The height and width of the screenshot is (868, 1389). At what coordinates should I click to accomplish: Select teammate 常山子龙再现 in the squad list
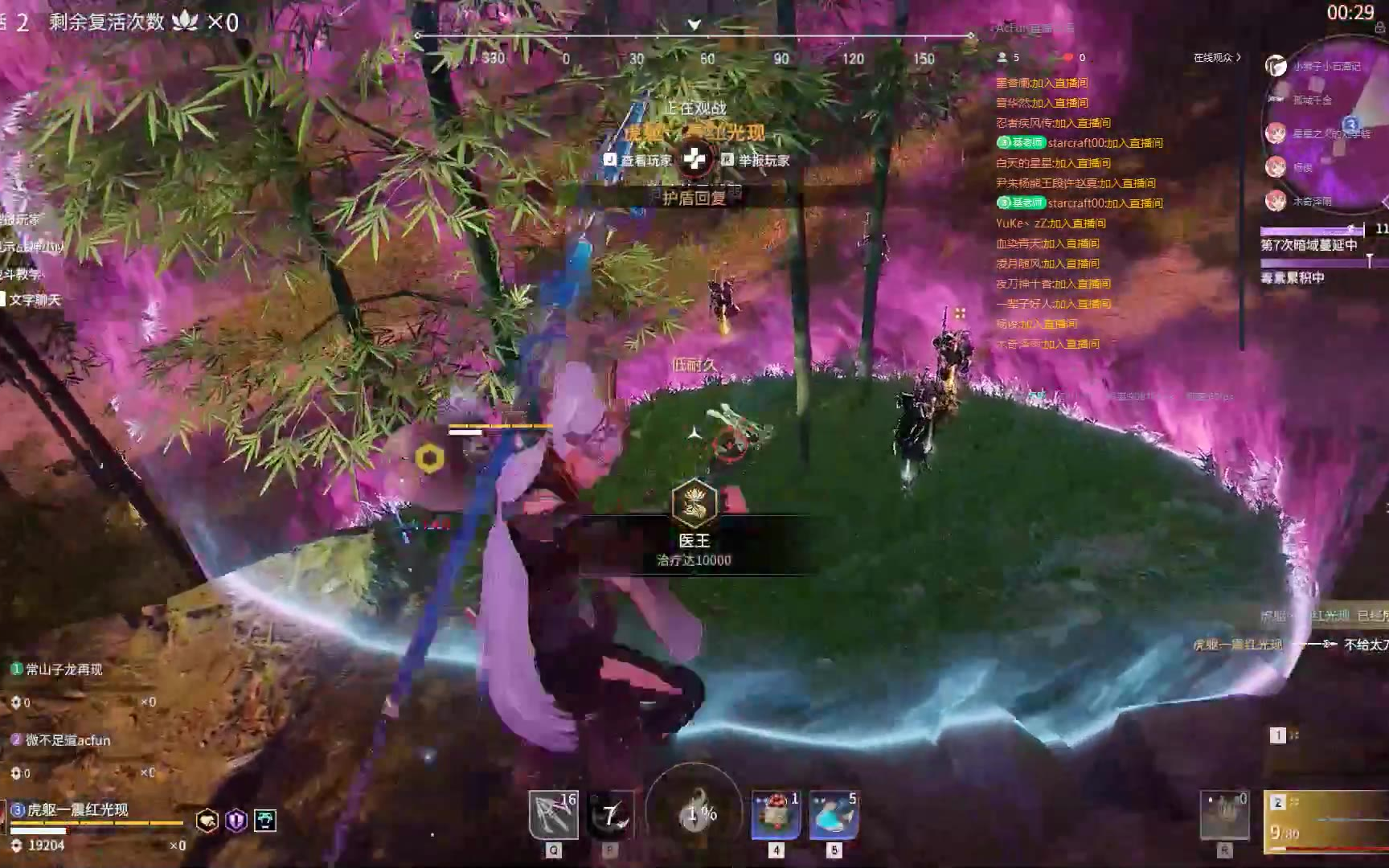(x=63, y=669)
